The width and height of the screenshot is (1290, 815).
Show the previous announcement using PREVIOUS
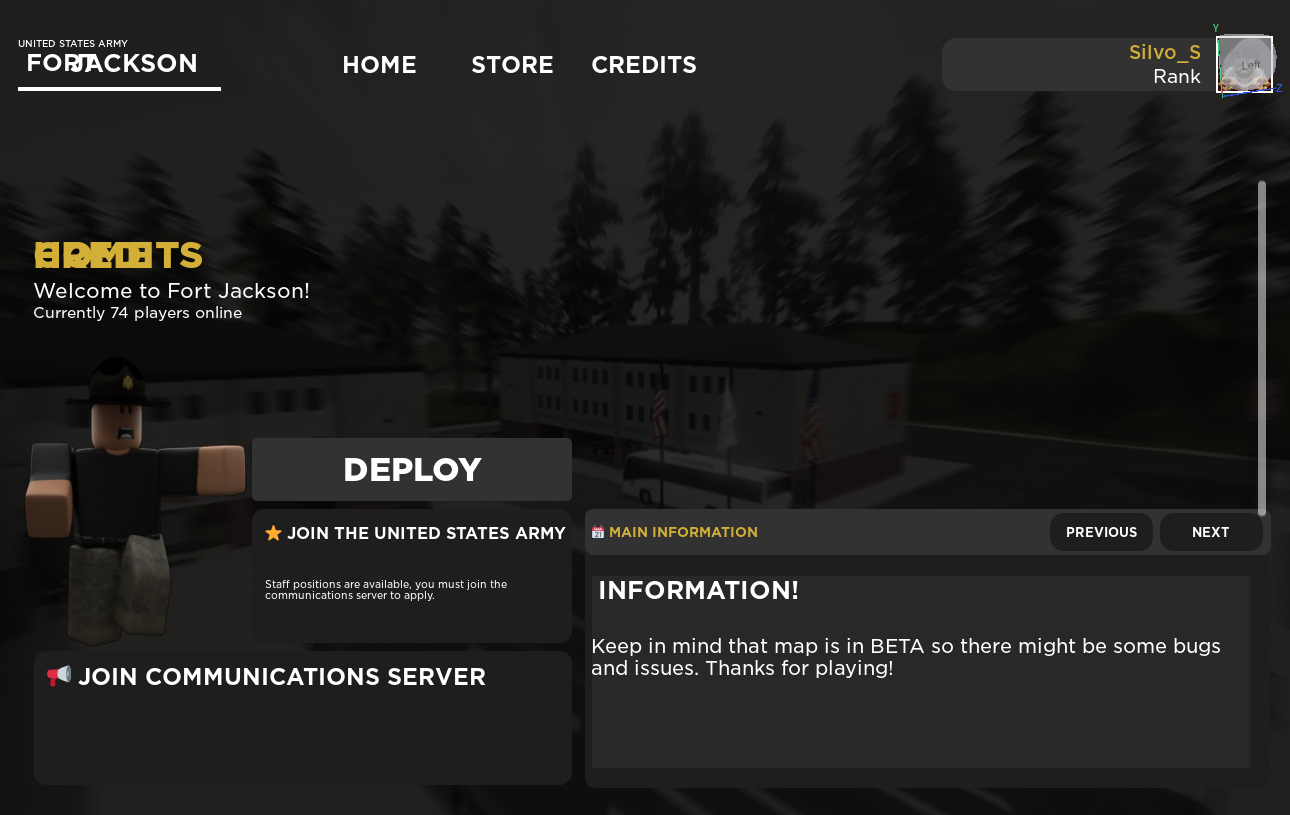click(1101, 532)
